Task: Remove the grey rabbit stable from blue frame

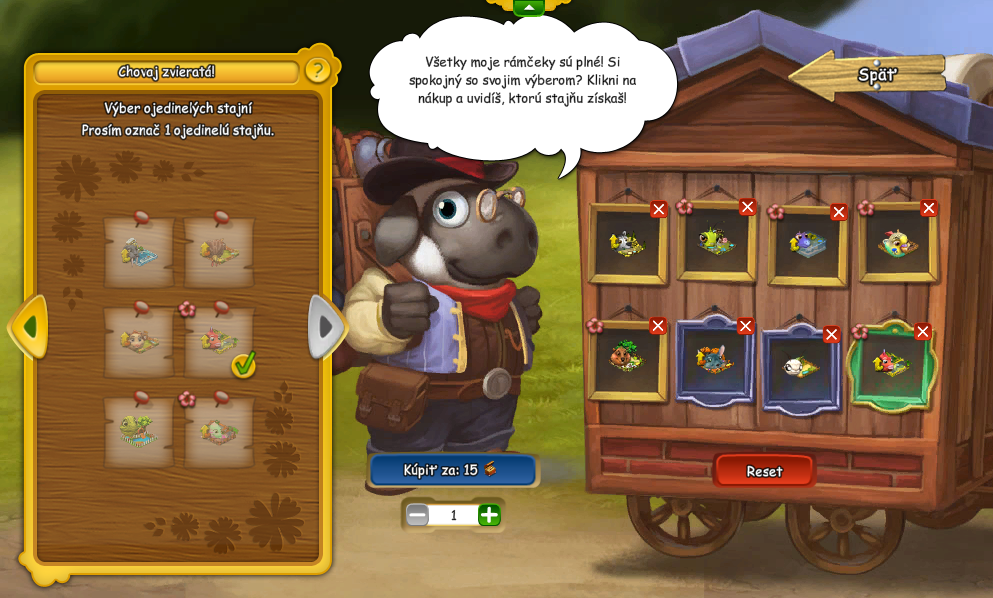Action: coord(746,326)
